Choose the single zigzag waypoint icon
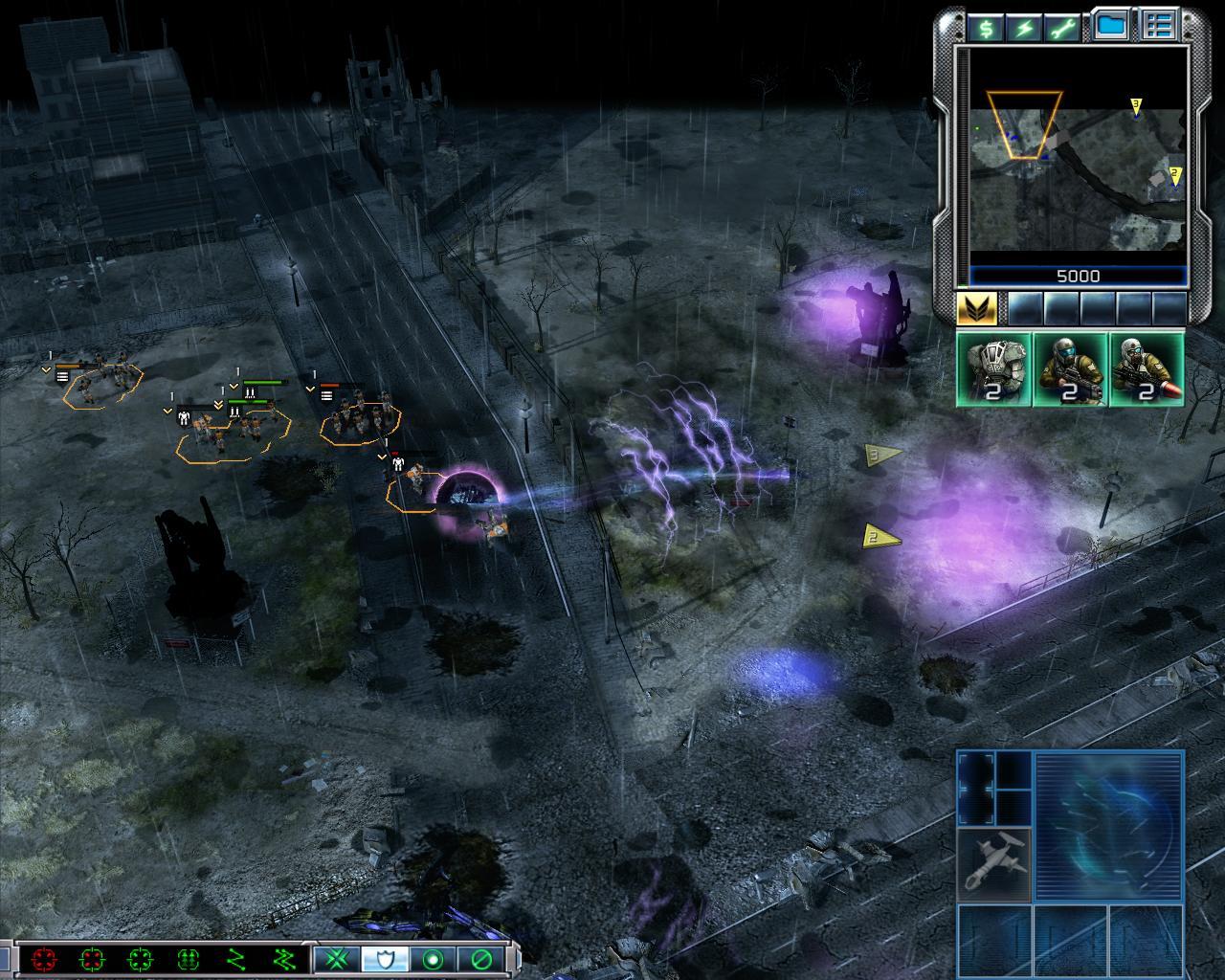Image resolution: width=1225 pixels, height=980 pixels. 235,958
